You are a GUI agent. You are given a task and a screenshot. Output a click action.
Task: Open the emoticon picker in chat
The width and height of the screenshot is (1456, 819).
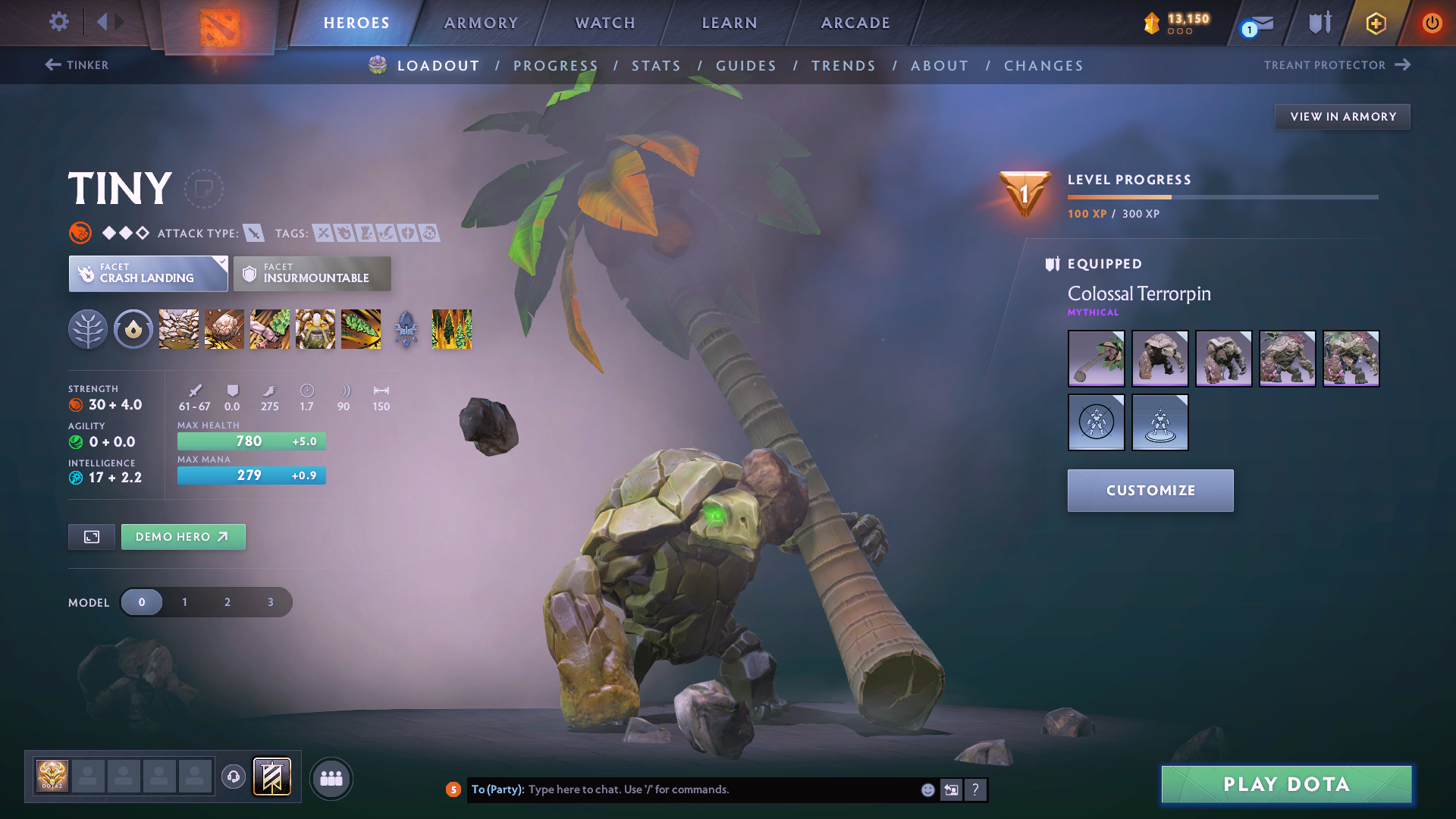(927, 789)
